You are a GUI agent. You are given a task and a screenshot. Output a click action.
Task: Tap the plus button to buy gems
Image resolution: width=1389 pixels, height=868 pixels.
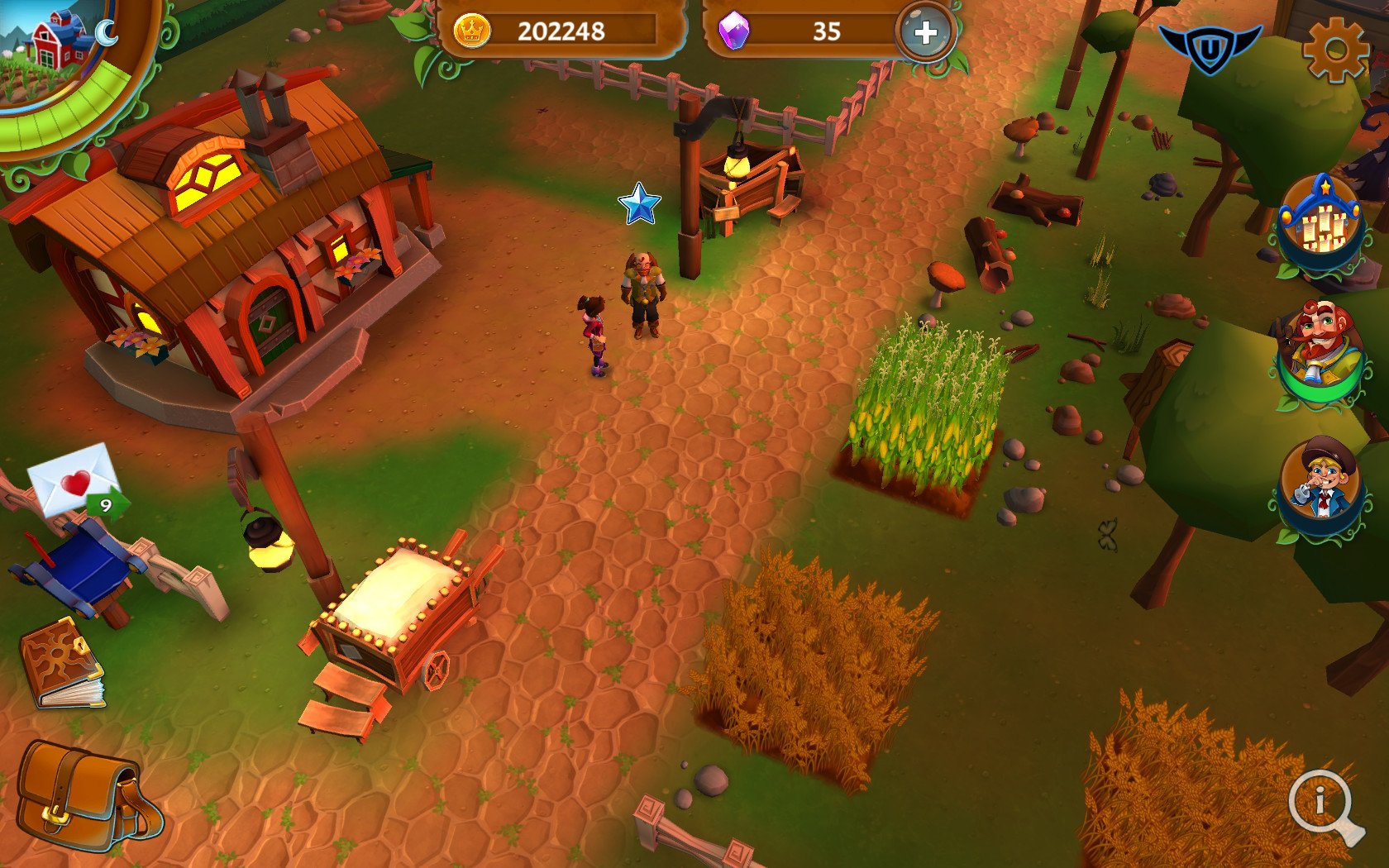tap(925, 33)
